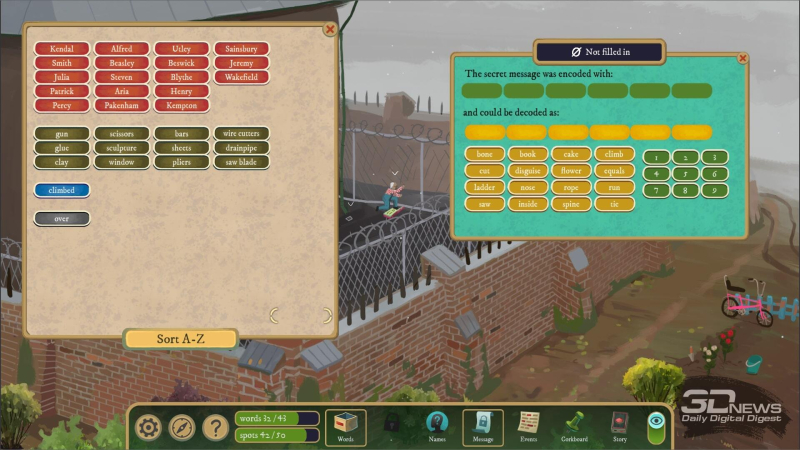Choose the 'cake' decode word

(571, 155)
